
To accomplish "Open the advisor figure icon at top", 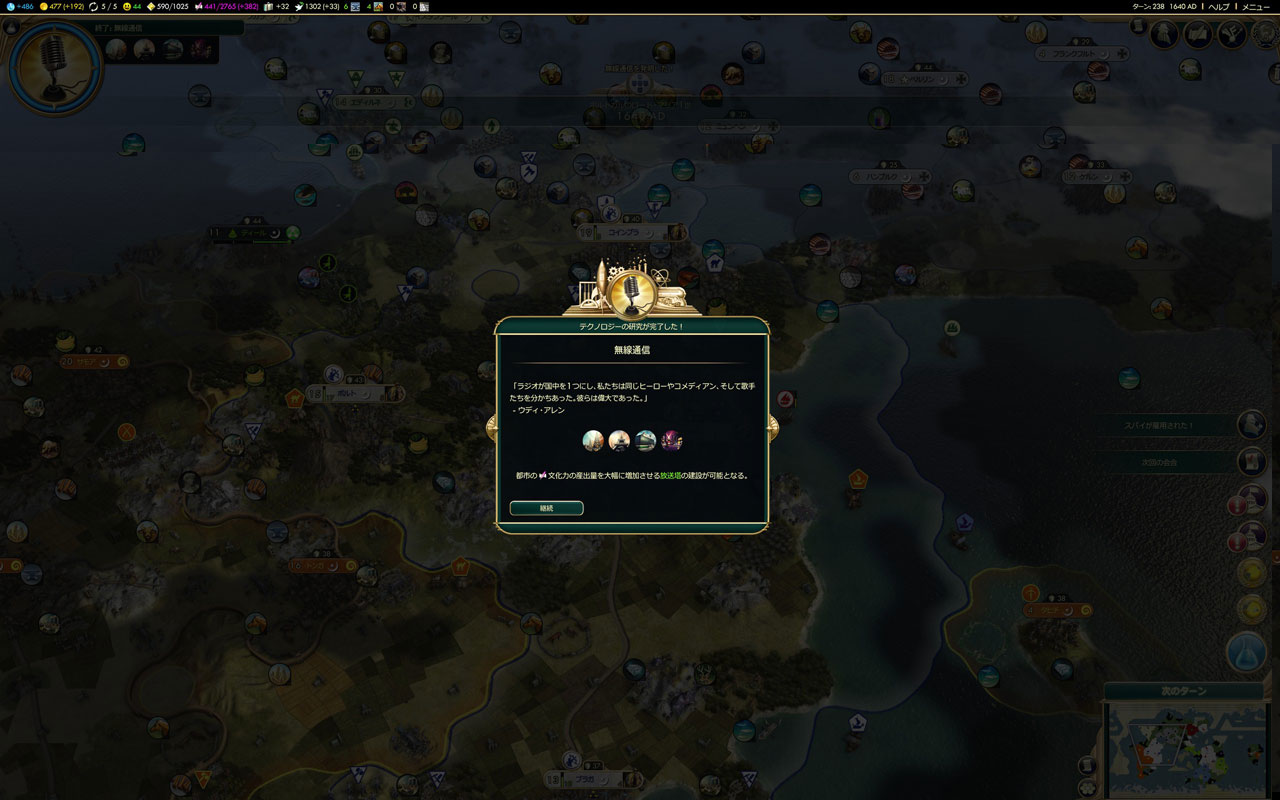I will click(1164, 35).
